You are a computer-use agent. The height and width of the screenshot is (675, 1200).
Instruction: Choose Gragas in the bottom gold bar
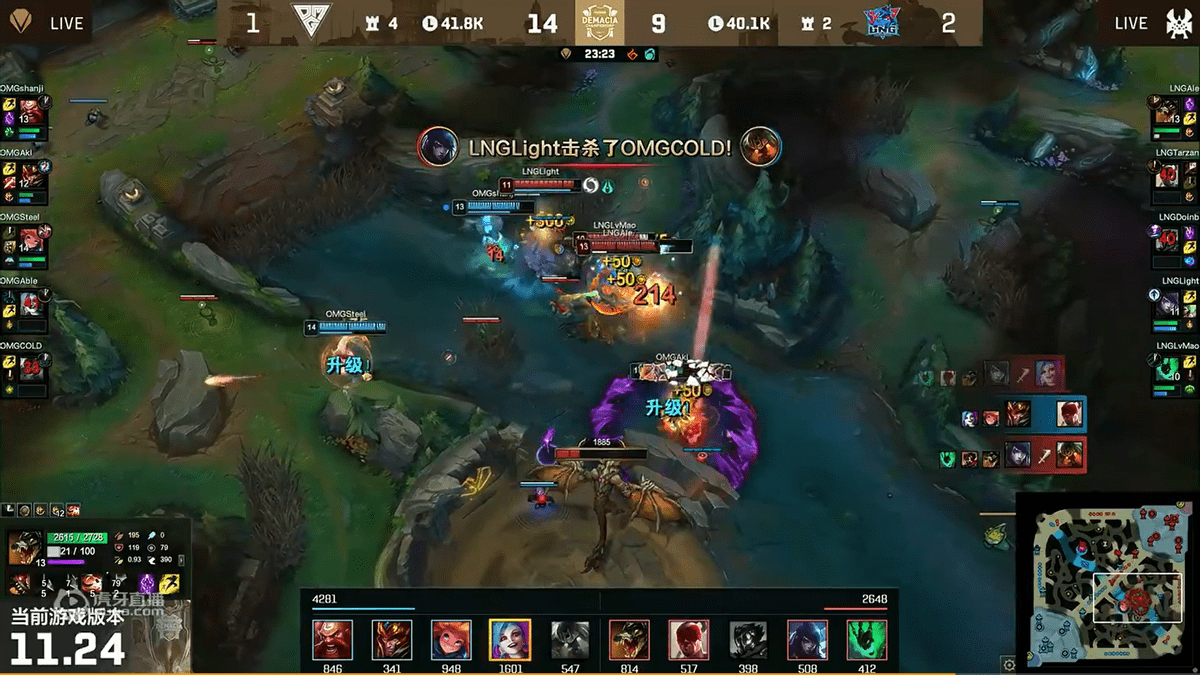(x=332, y=640)
